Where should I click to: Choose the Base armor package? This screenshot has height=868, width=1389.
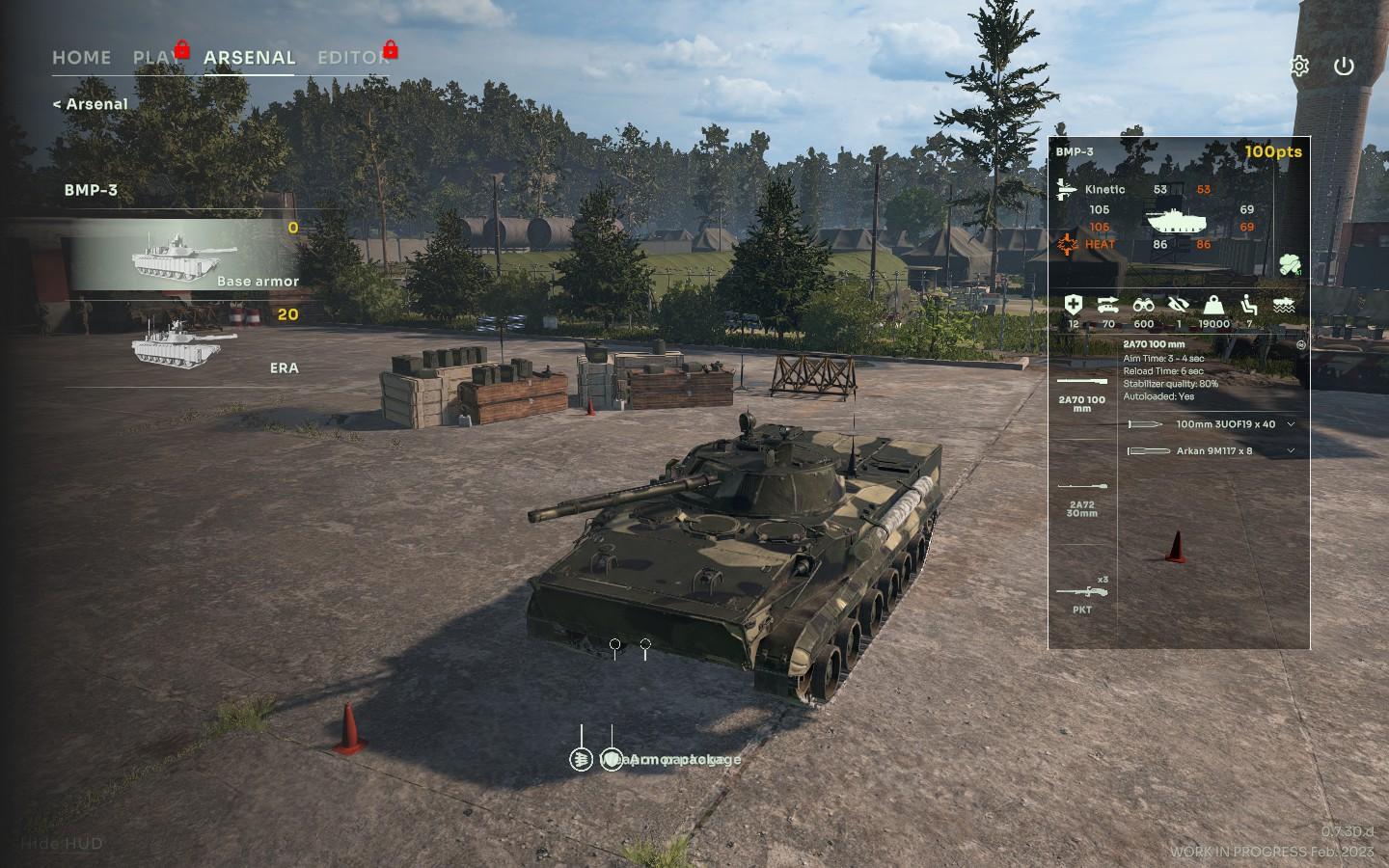click(183, 257)
